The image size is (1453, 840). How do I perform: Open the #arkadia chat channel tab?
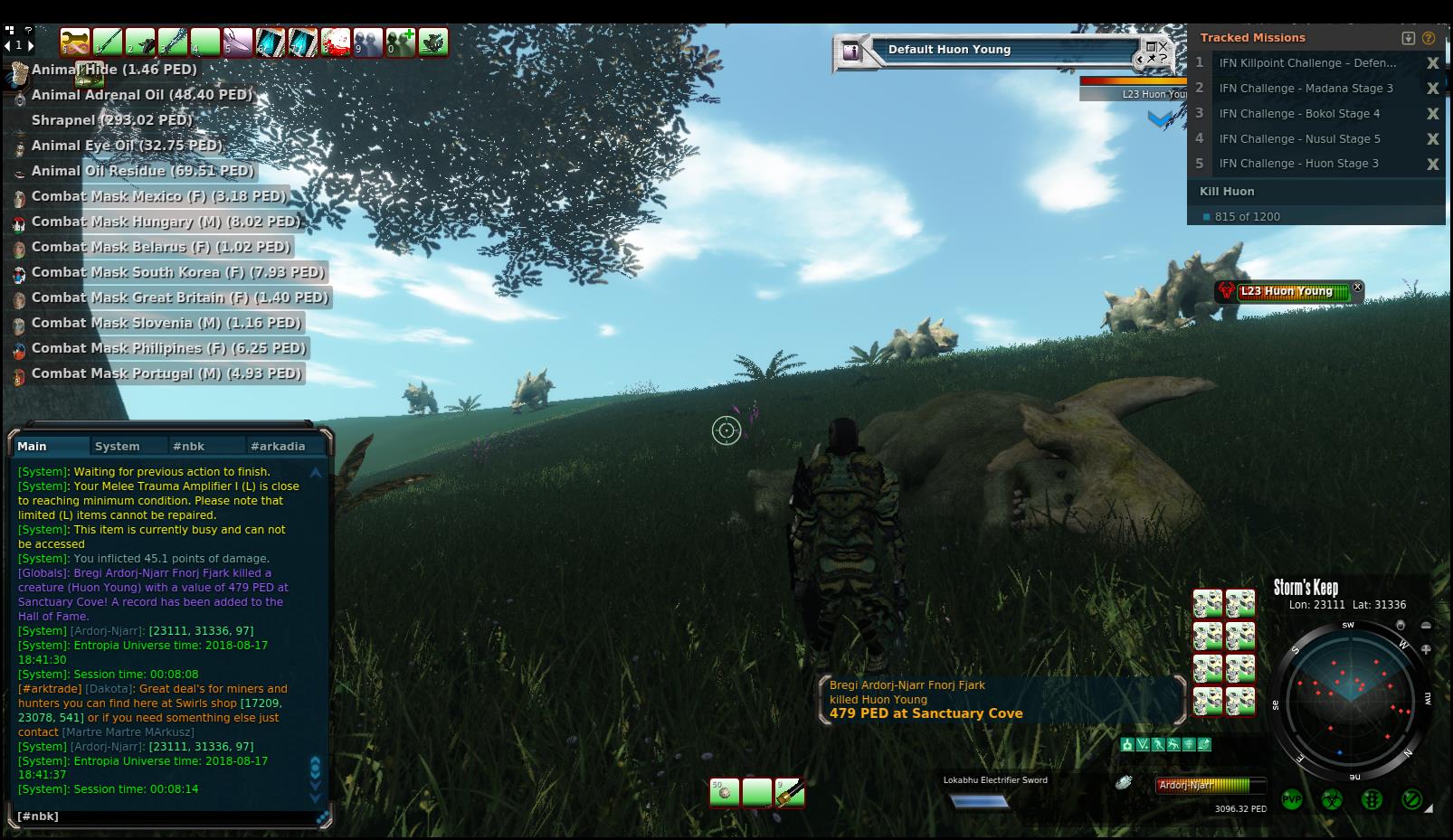point(278,447)
